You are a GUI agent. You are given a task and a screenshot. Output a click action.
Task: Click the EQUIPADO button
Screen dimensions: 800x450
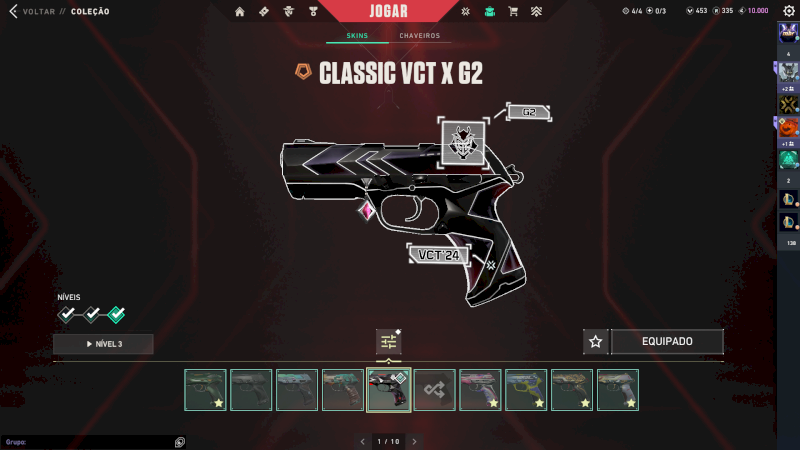[x=667, y=342]
